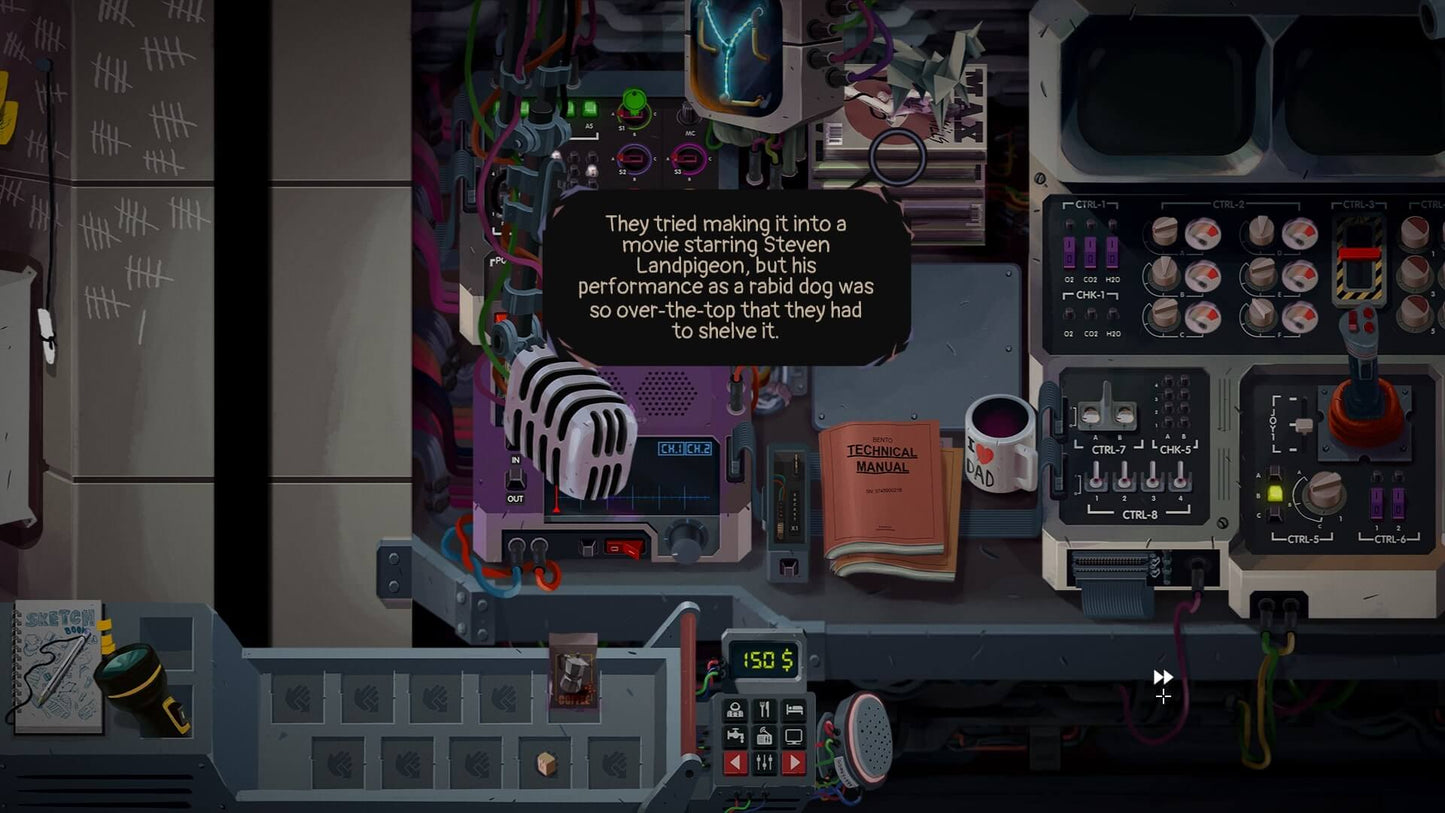Image resolution: width=1445 pixels, height=813 pixels.
Task: Turn the CTRL-5 rotary knob
Action: [x=1322, y=490]
